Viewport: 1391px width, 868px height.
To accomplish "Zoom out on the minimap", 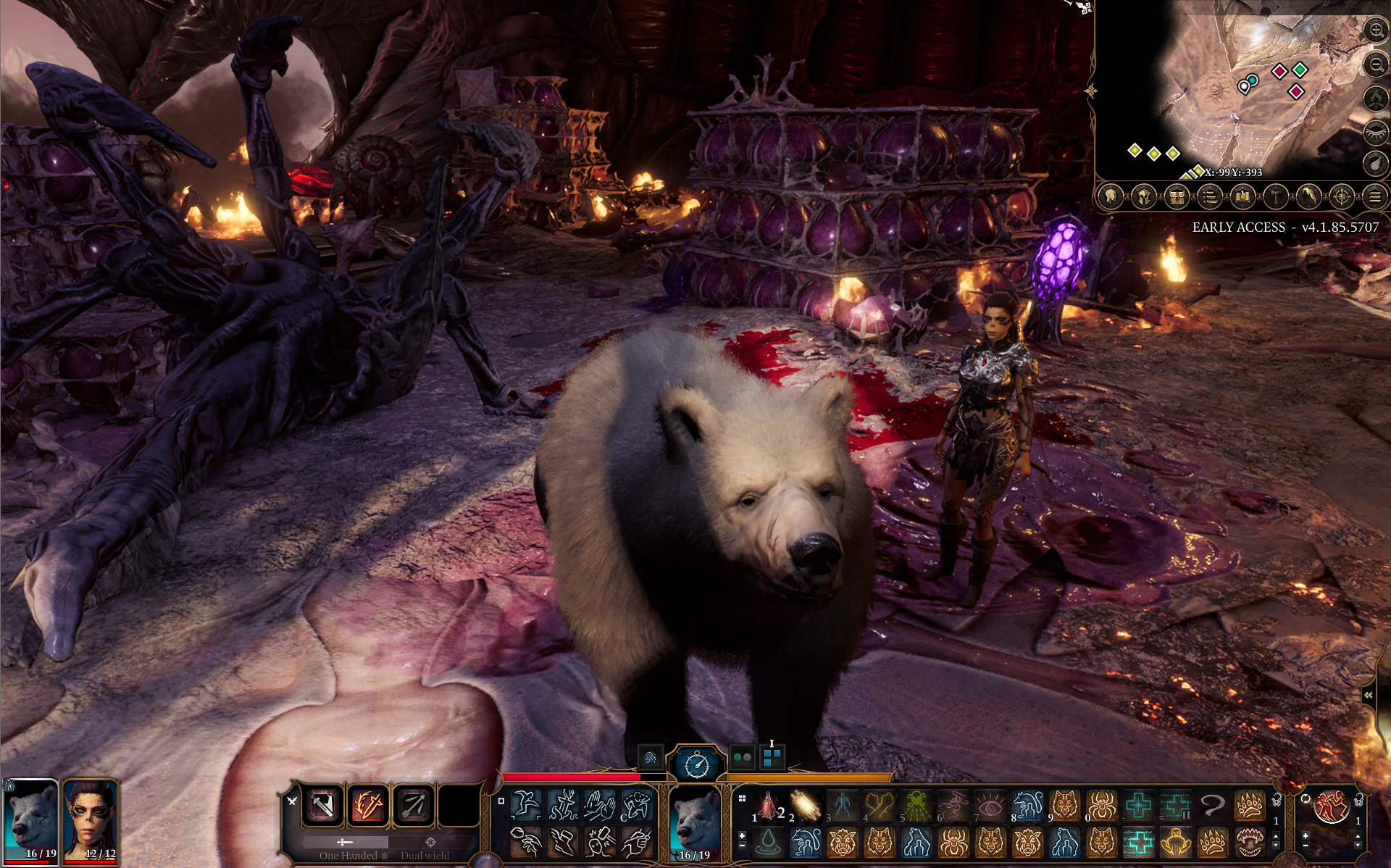I will pos(1375,65).
